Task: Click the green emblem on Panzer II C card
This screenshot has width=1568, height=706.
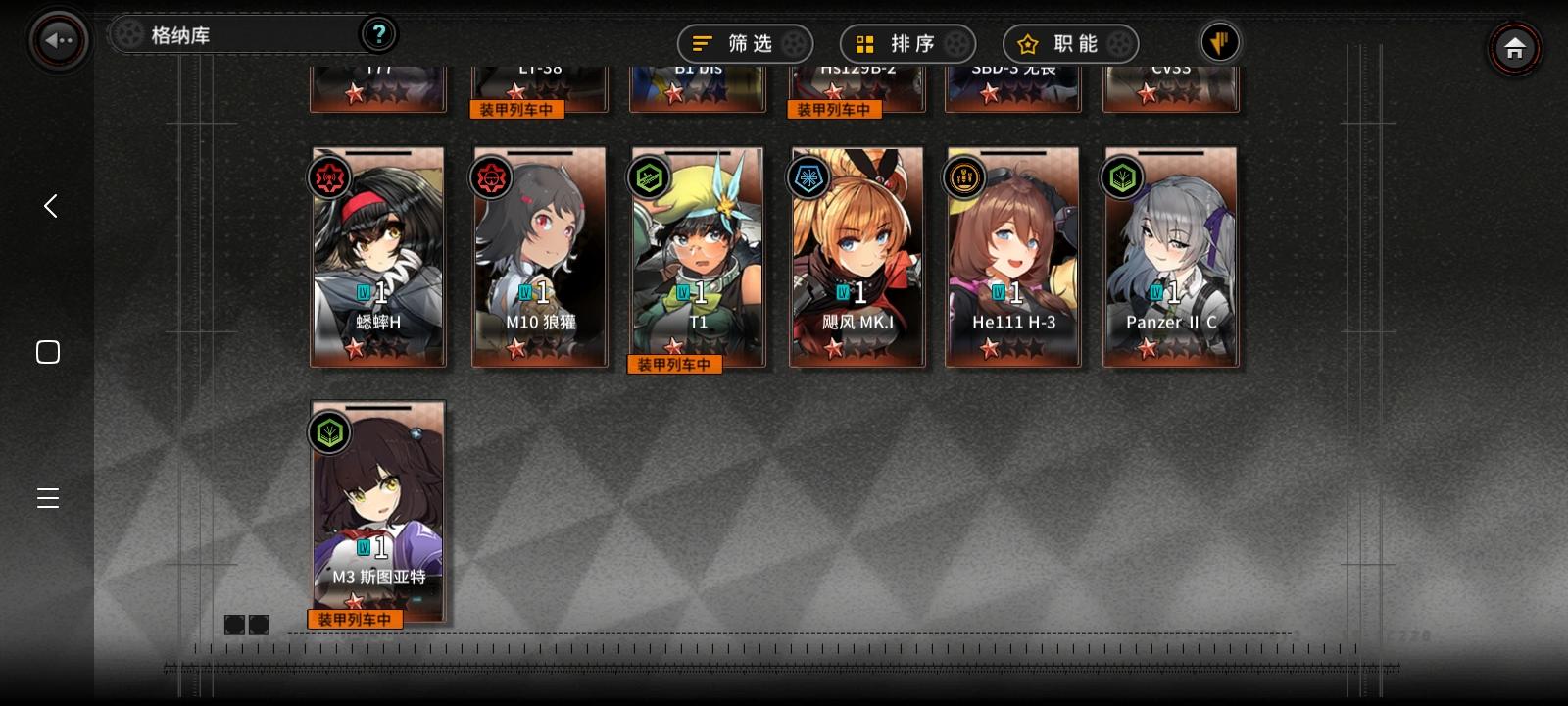Action: (1123, 177)
